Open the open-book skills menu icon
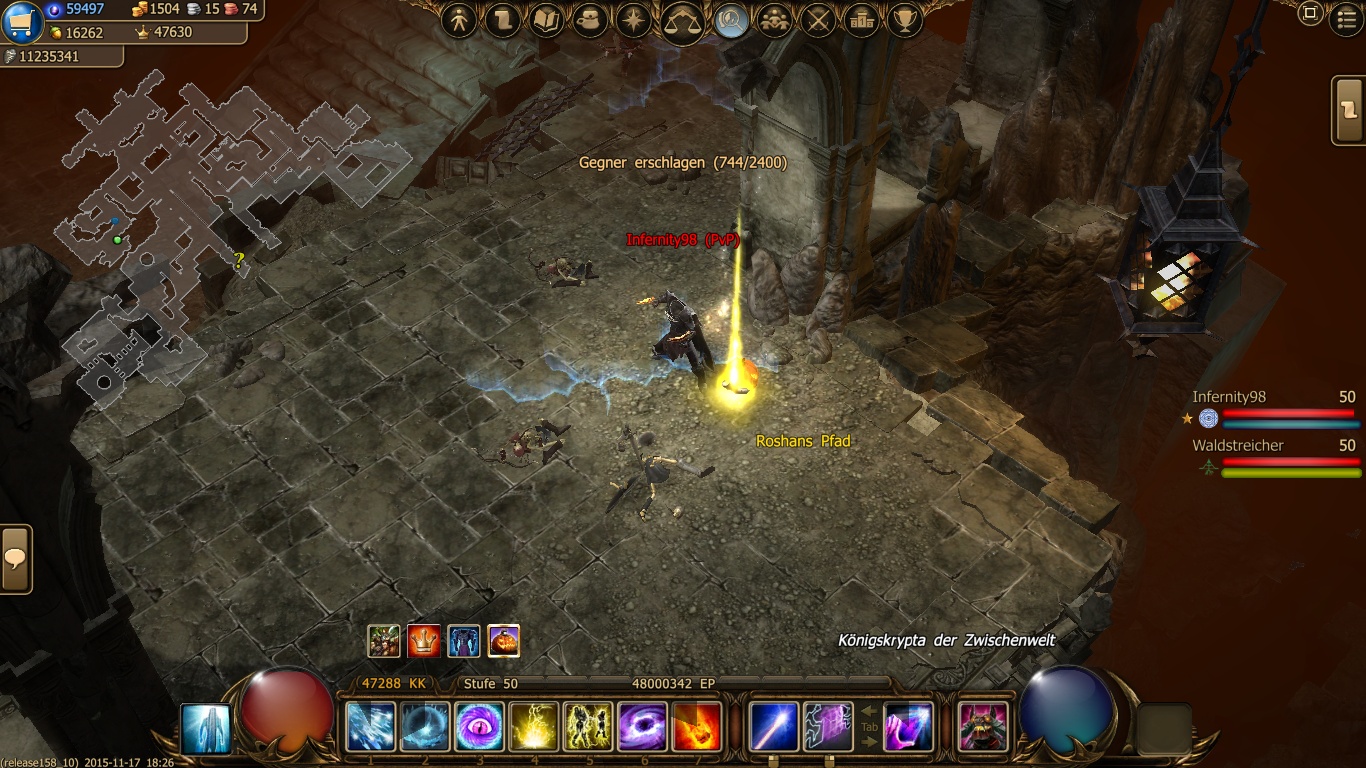 click(x=546, y=20)
